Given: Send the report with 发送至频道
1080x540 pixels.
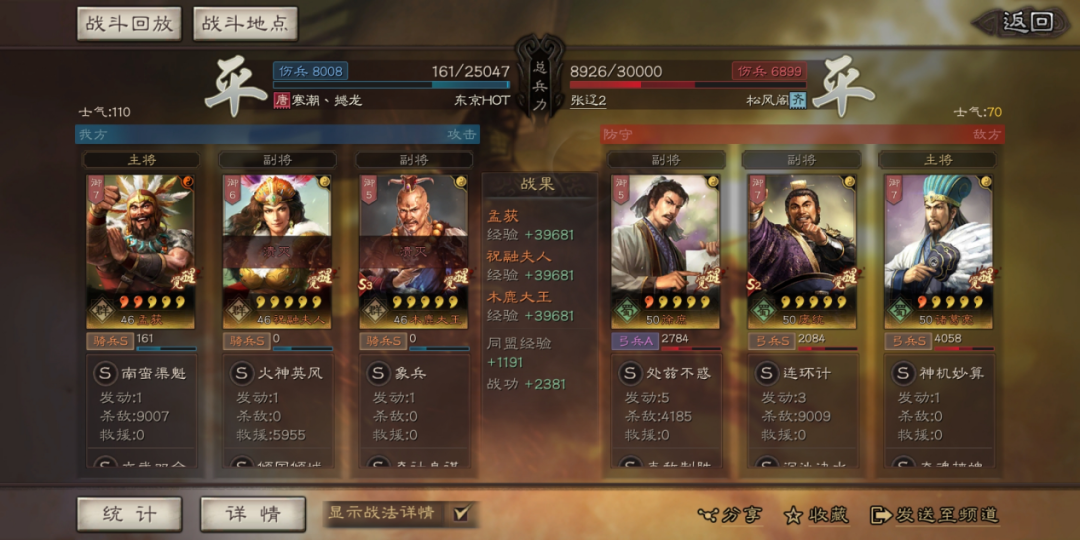Looking at the screenshot, I should 934,515.
